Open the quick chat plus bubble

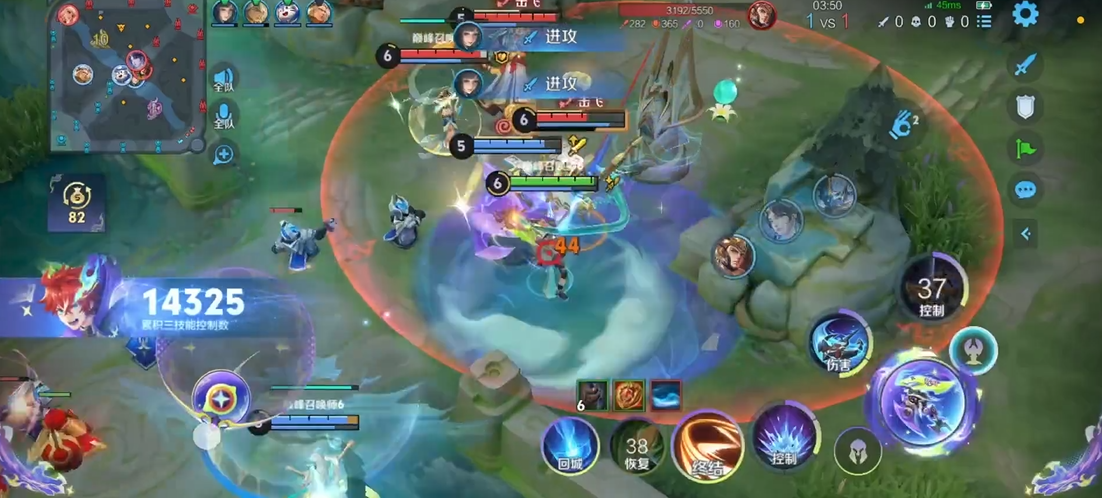click(x=223, y=154)
